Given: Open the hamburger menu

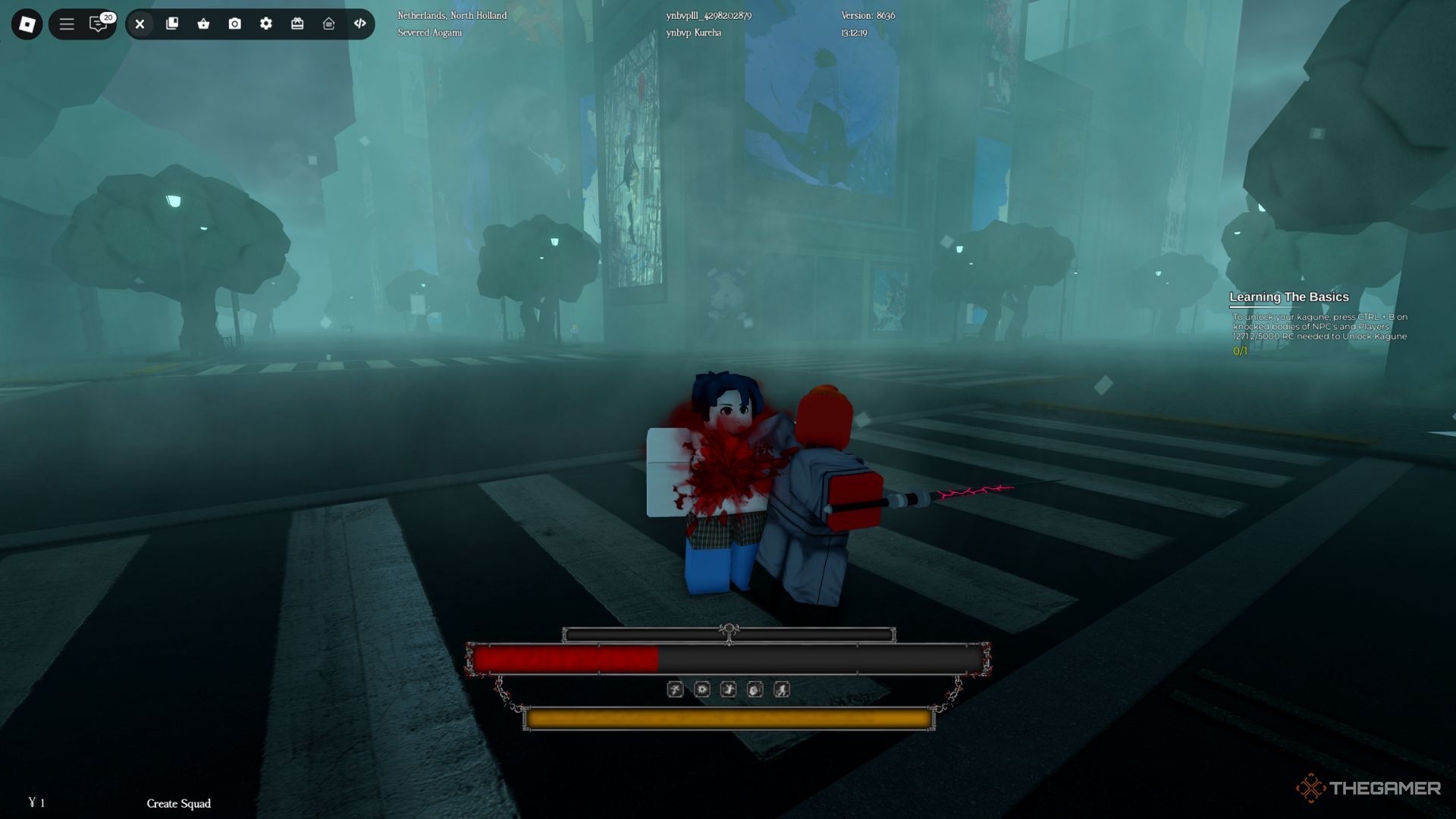Looking at the screenshot, I should point(67,24).
